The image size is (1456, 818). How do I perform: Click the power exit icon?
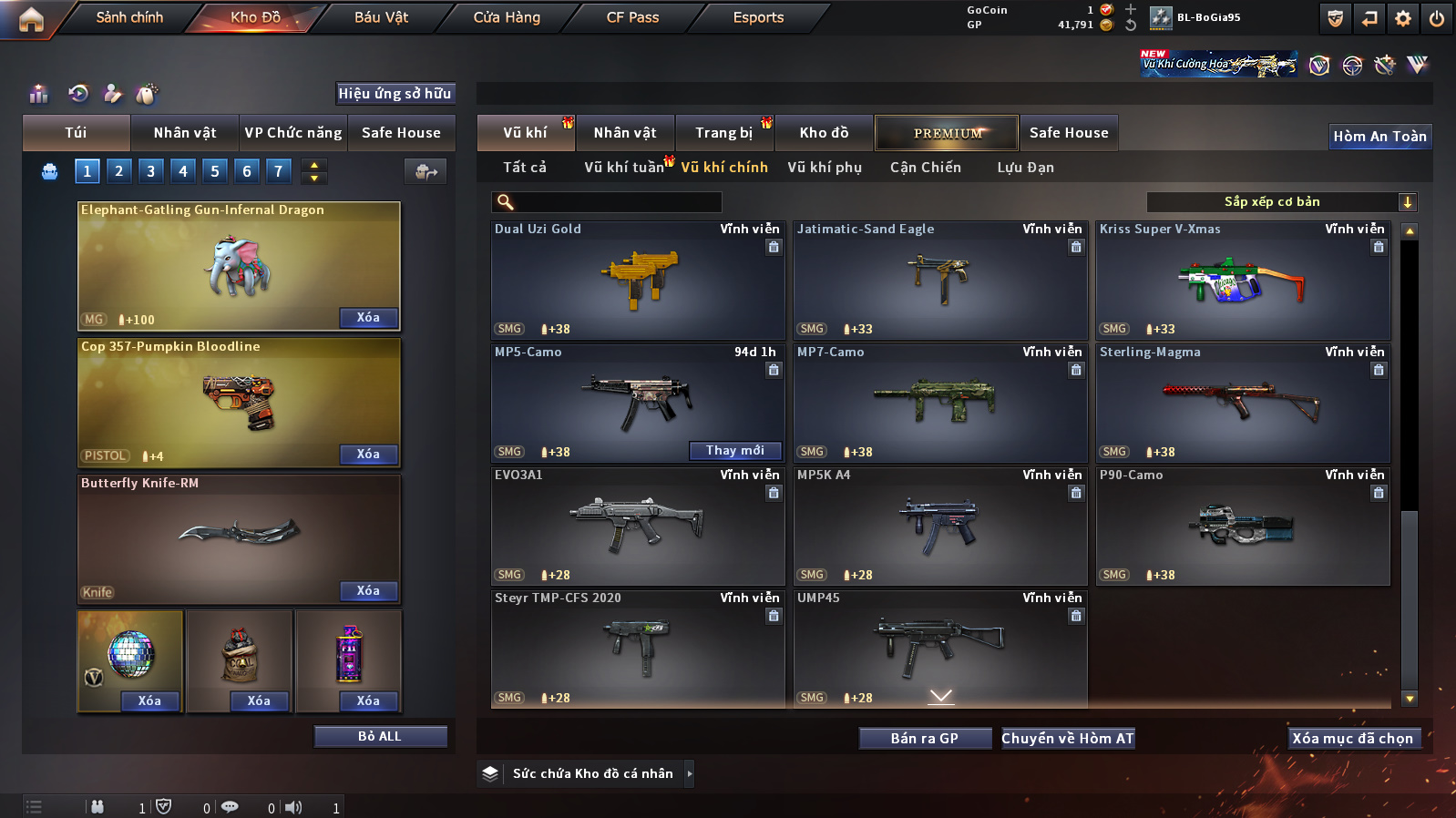tap(1436, 18)
